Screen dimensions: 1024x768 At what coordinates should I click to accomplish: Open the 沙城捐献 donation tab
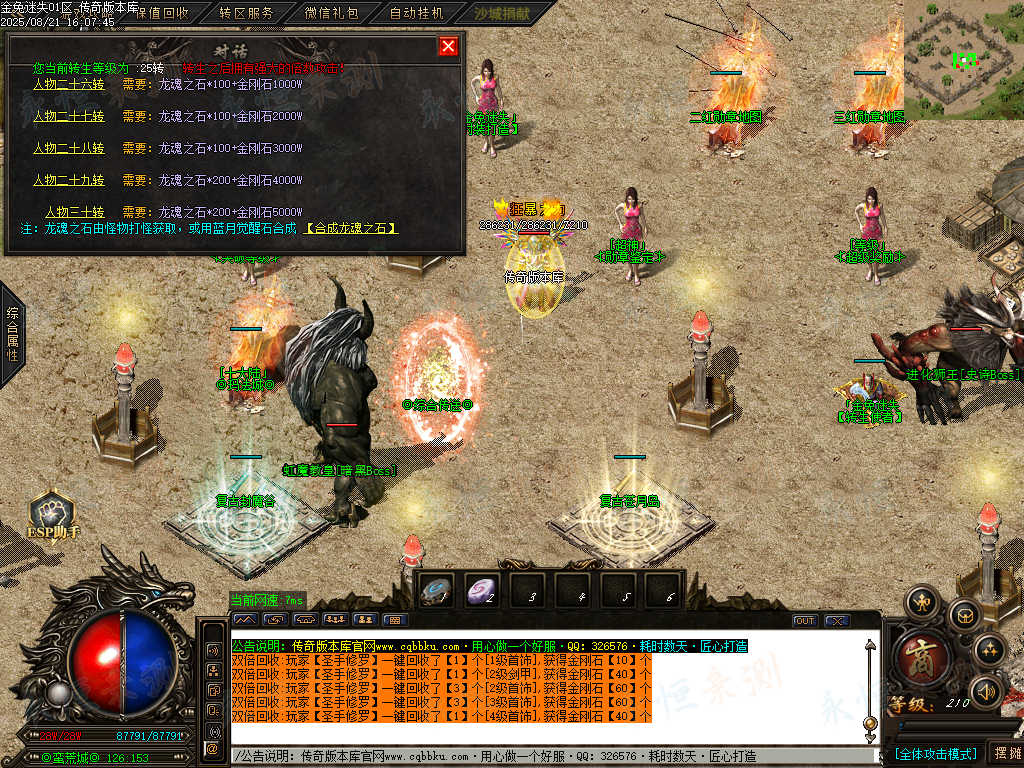(501, 13)
